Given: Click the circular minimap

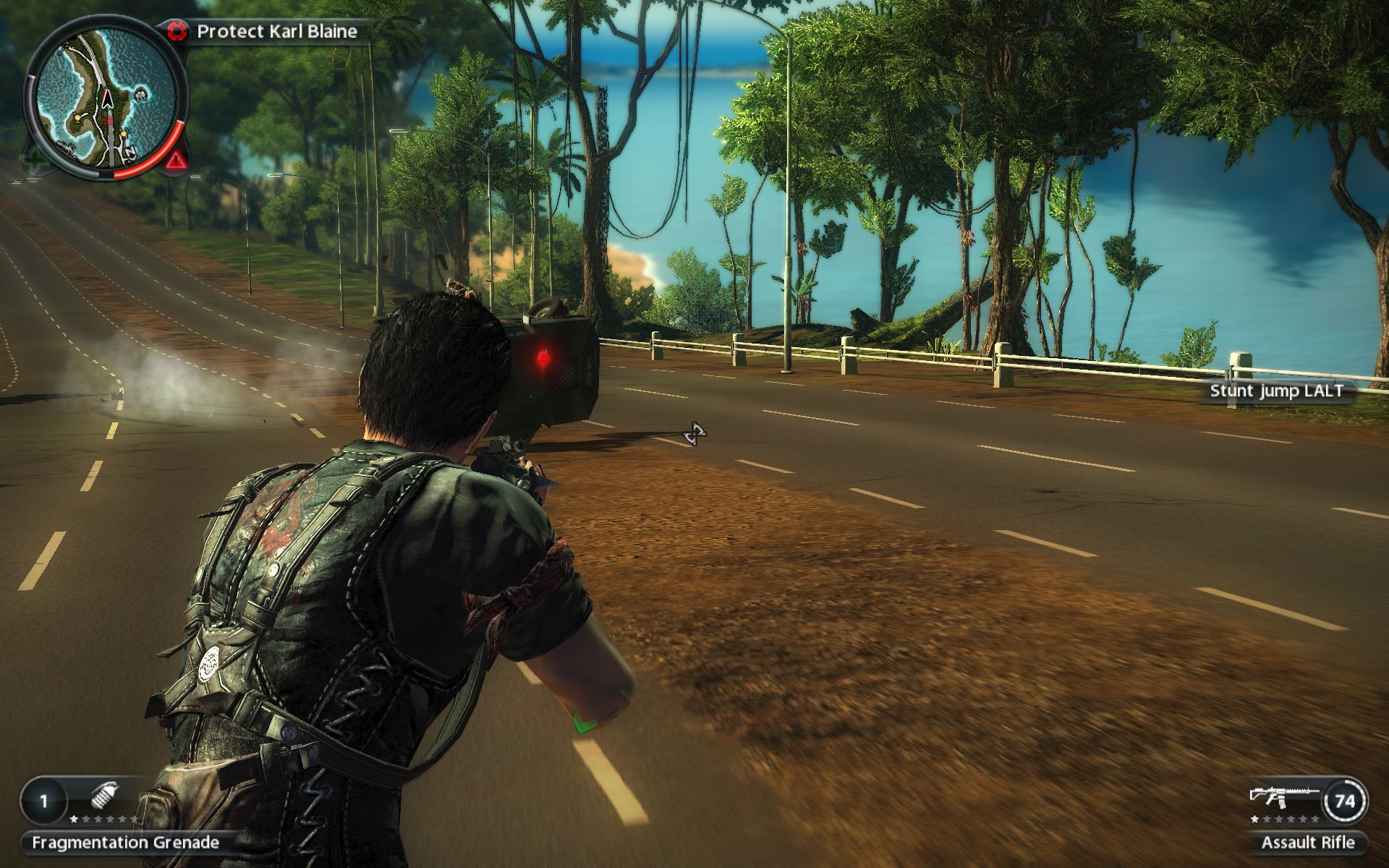Looking at the screenshot, I should click(x=106, y=100).
